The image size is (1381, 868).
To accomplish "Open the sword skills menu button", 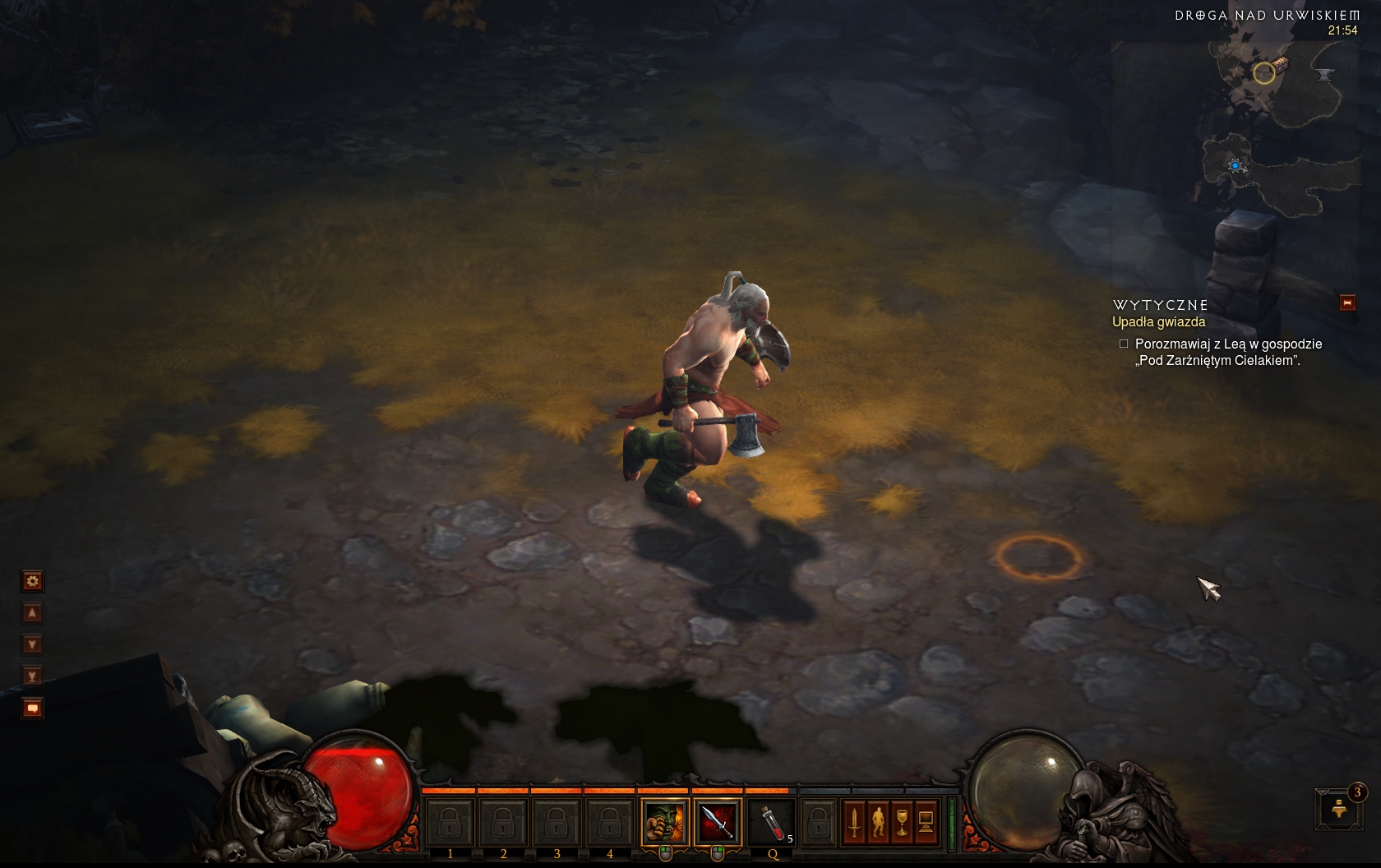I will tap(854, 821).
